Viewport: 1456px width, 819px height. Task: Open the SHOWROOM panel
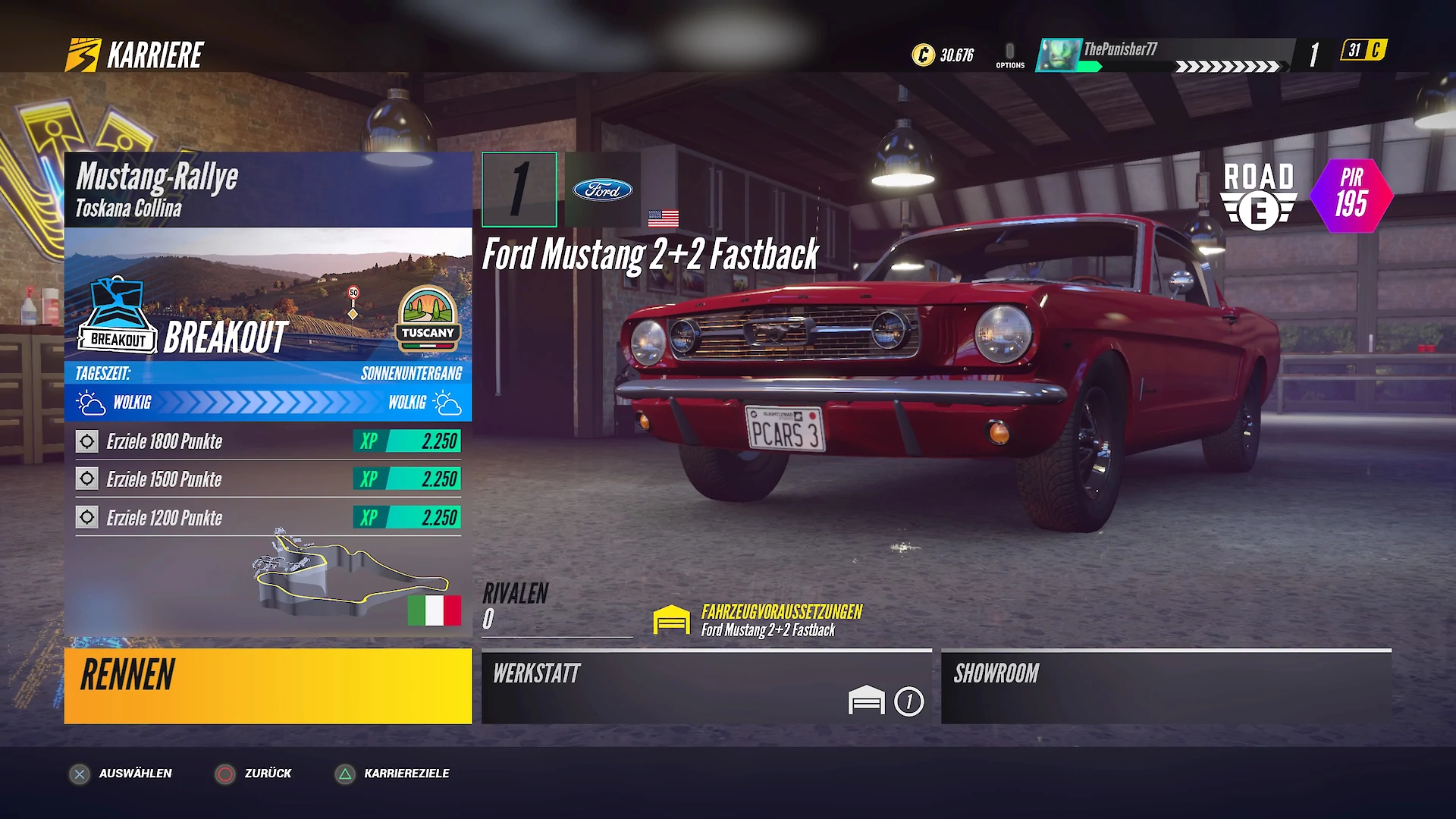tap(1166, 687)
